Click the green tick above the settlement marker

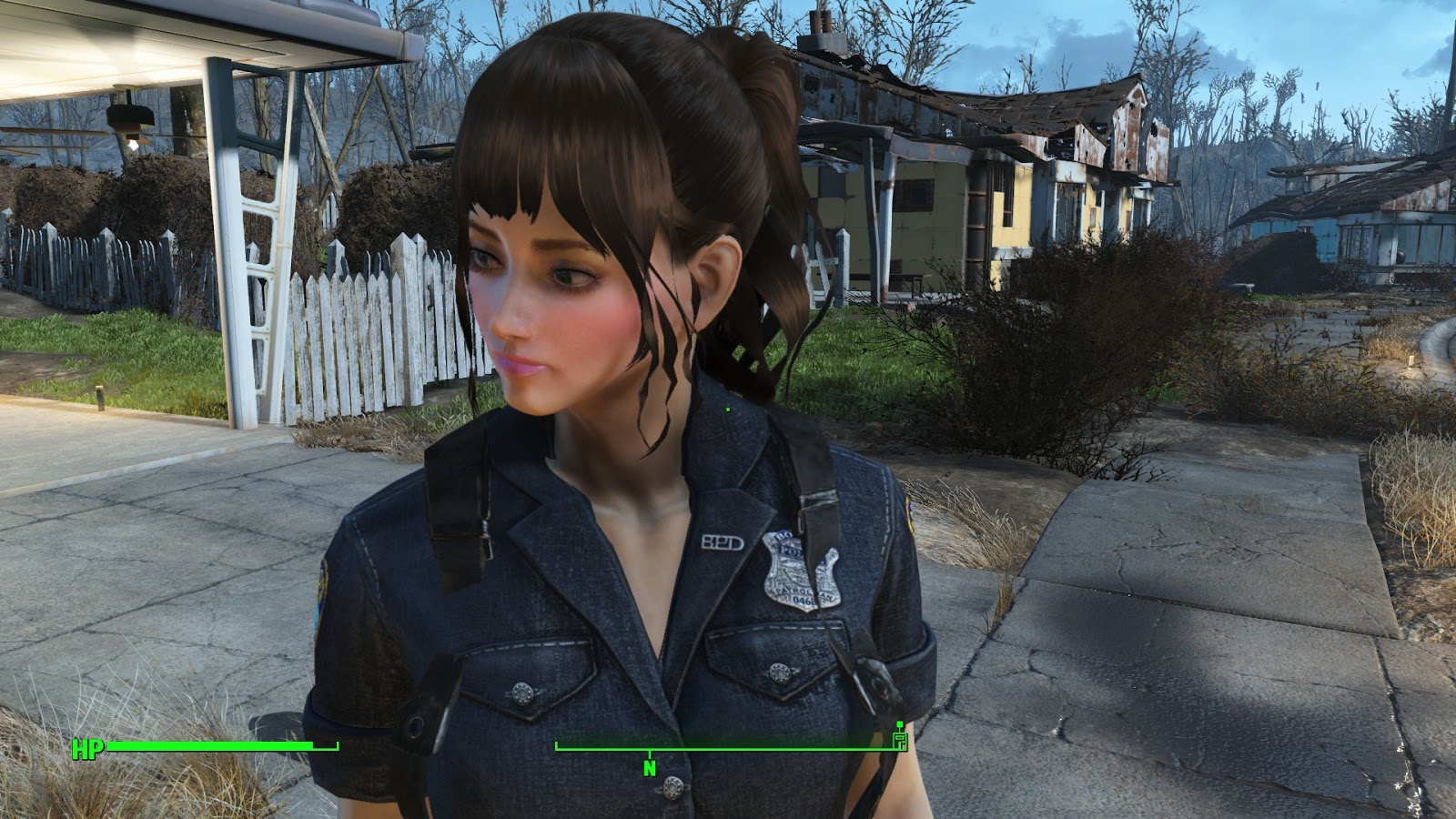[899, 723]
